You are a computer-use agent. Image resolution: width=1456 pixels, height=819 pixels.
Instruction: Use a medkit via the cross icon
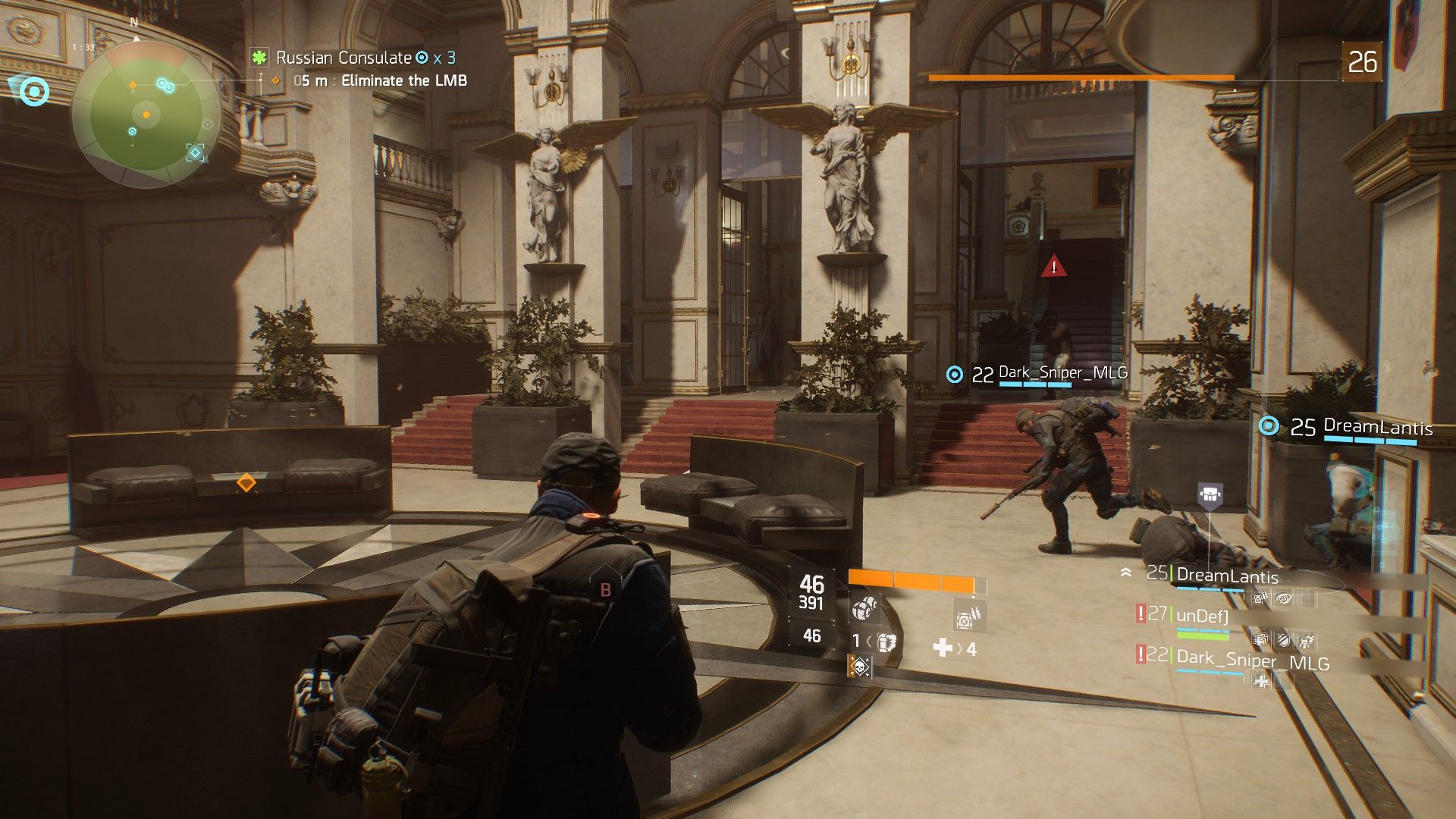coord(943,647)
